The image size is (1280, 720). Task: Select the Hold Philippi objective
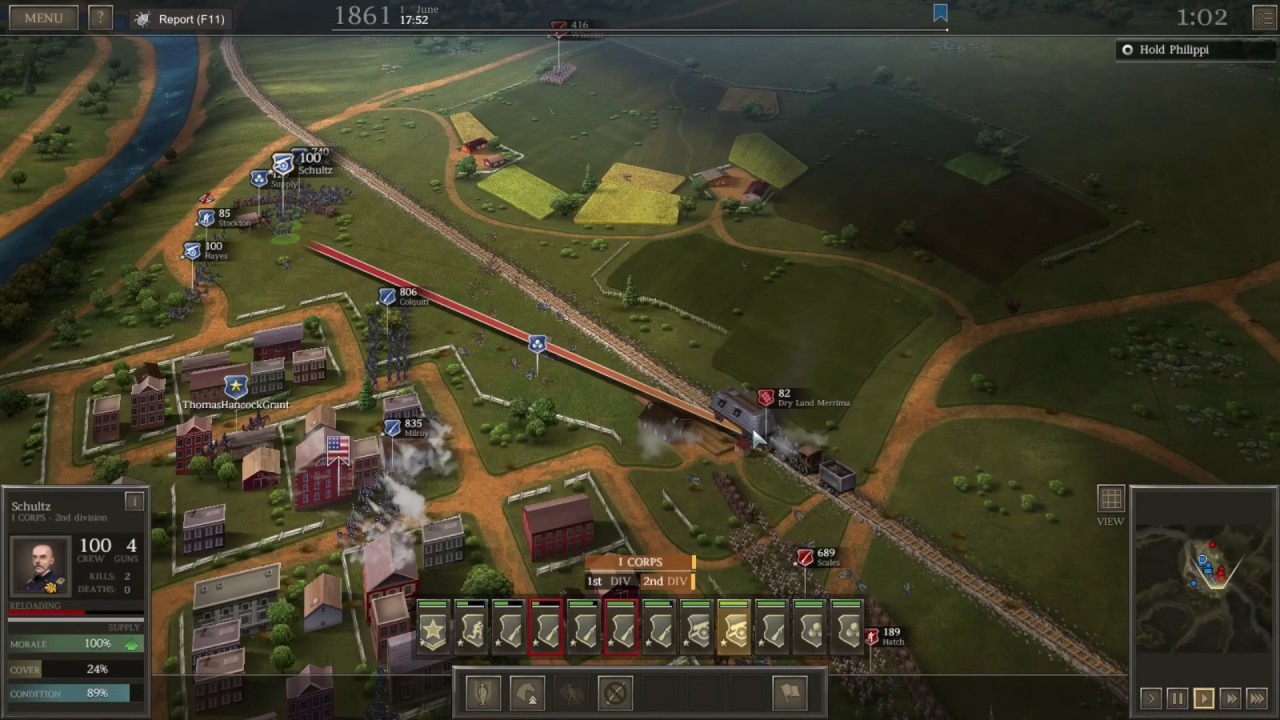coord(1173,50)
